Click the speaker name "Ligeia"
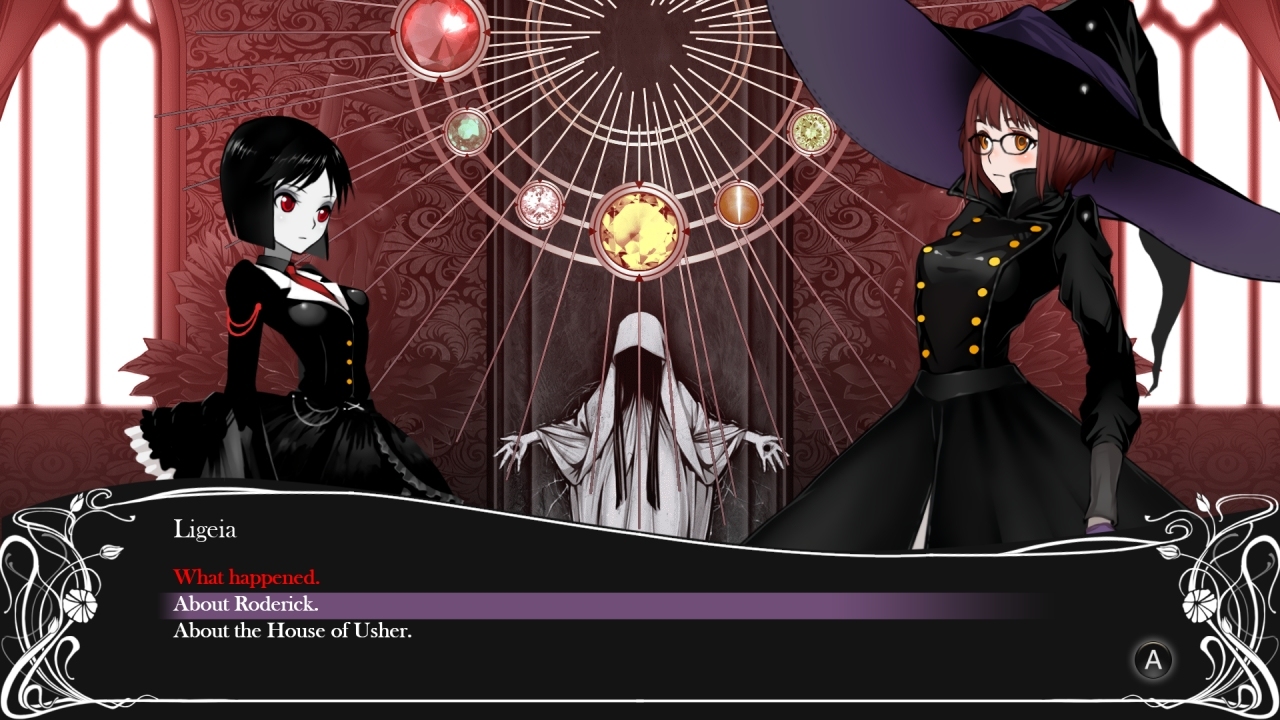Image resolution: width=1280 pixels, height=720 pixels. [x=206, y=529]
